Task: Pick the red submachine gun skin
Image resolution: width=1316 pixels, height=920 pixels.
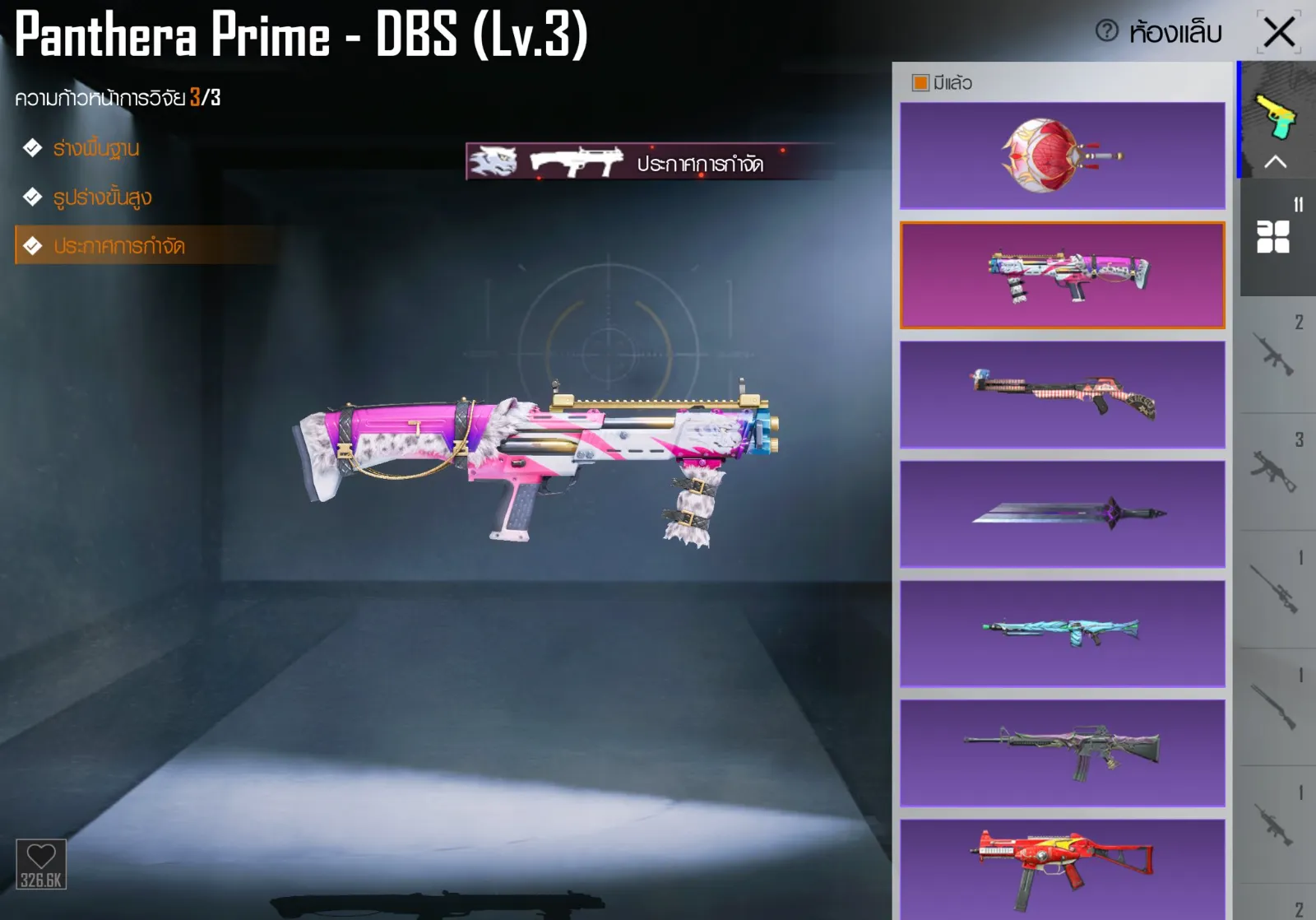Action: point(1062,868)
